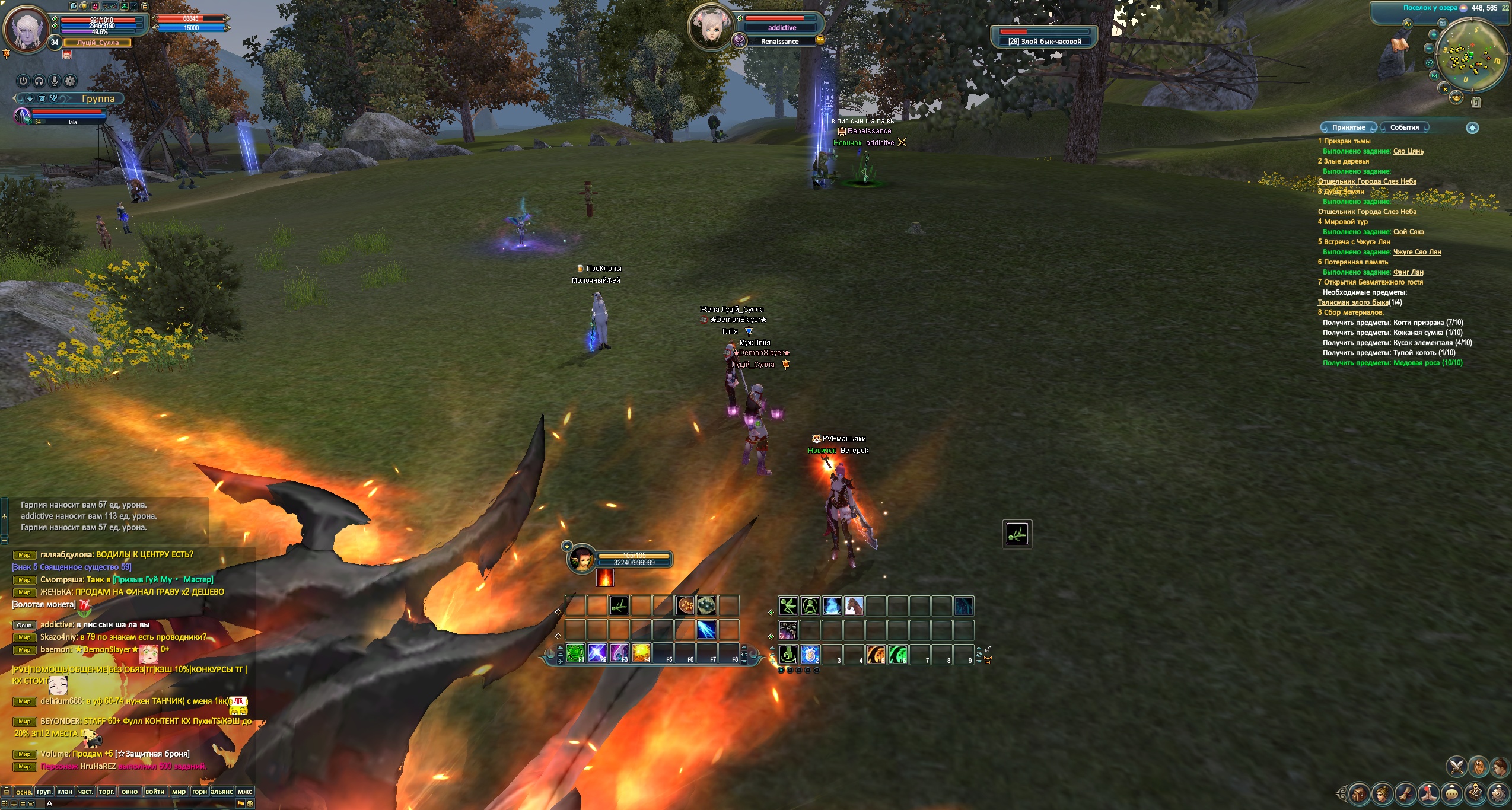Zoom in the minimap with plus button
The width and height of the screenshot is (1512, 810).
(1433, 34)
